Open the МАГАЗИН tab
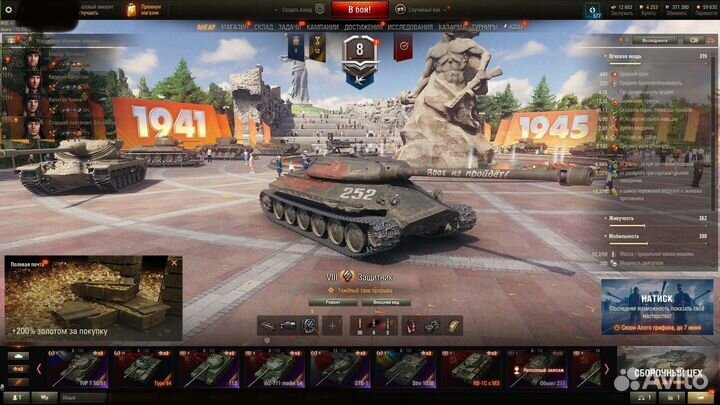This screenshot has height=405, width=720. coord(235,26)
